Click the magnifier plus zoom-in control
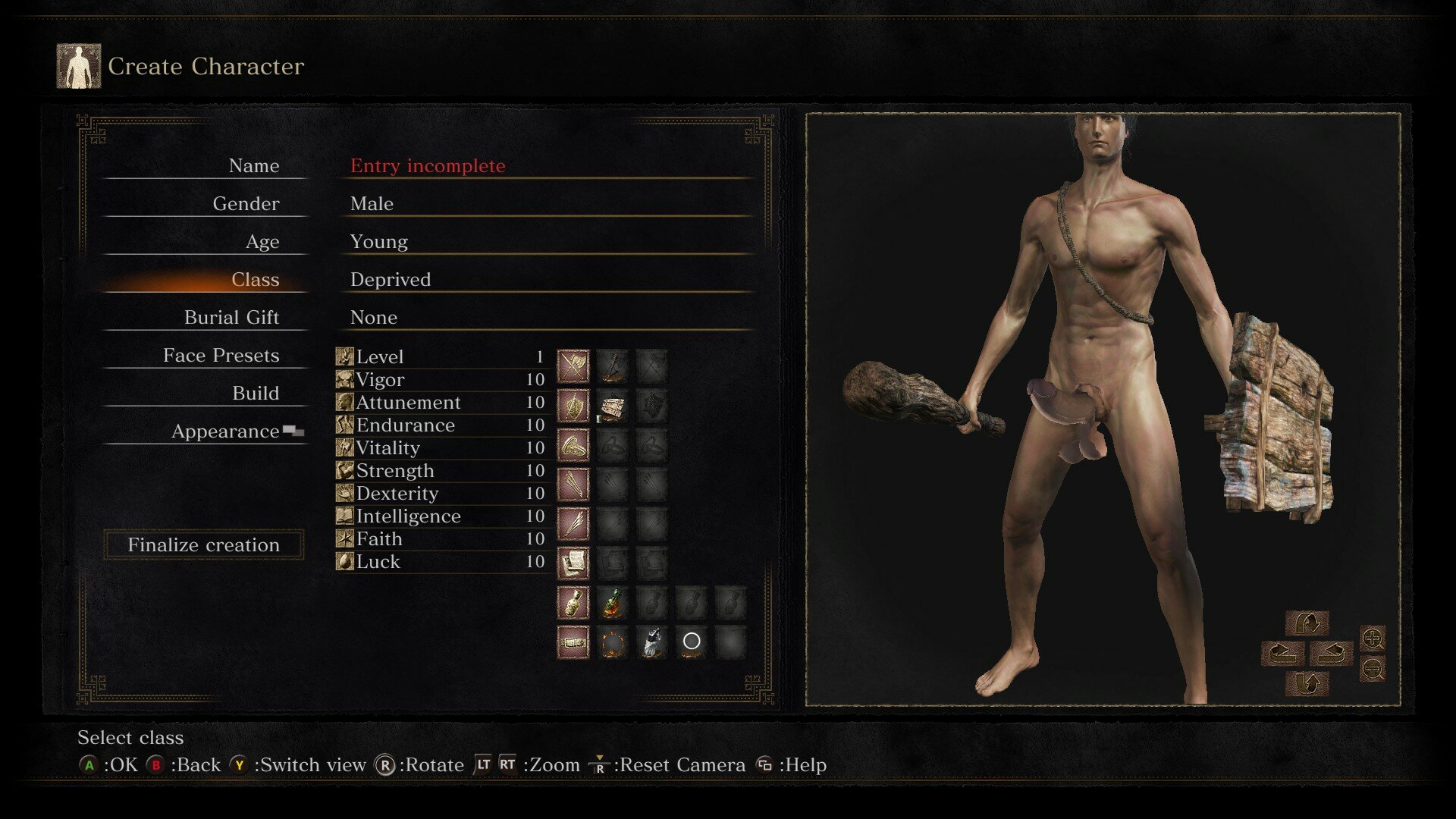1456x819 pixels. coord(1373,639)
